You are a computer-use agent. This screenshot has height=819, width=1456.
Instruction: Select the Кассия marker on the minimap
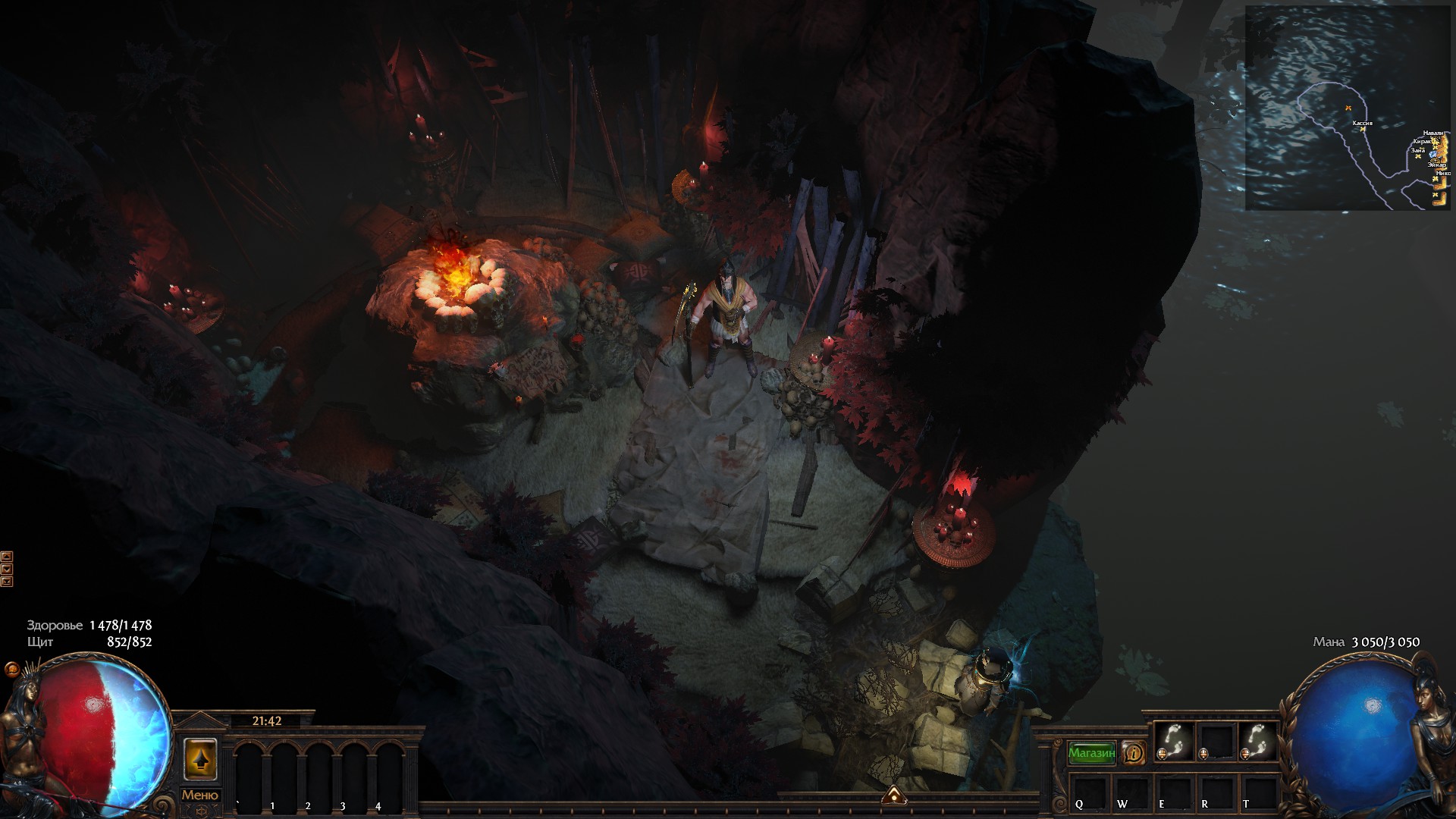pyautogui.click(x=1363, y=129)
